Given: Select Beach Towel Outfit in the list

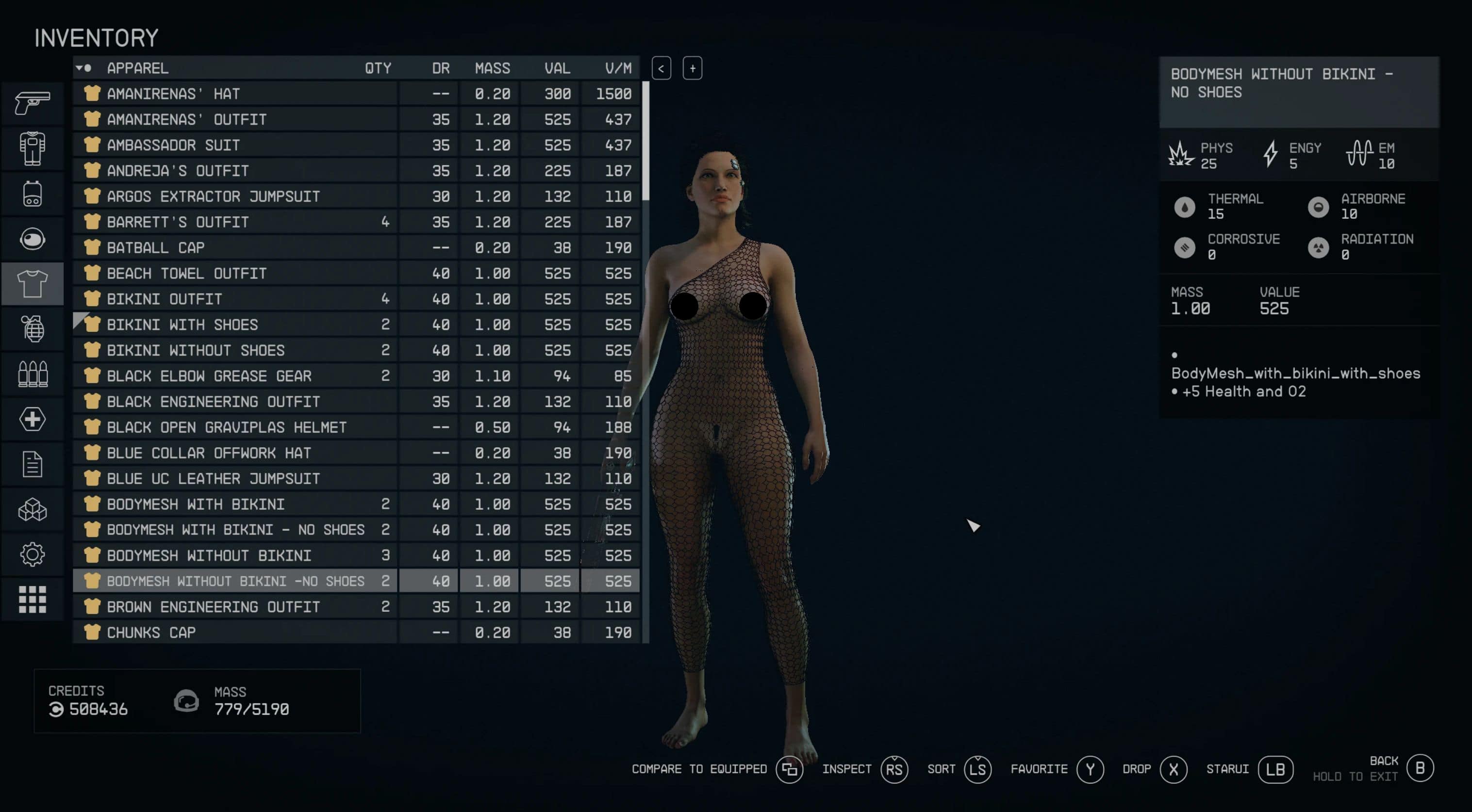Looking at the screenshot, I should coord(234,274).
